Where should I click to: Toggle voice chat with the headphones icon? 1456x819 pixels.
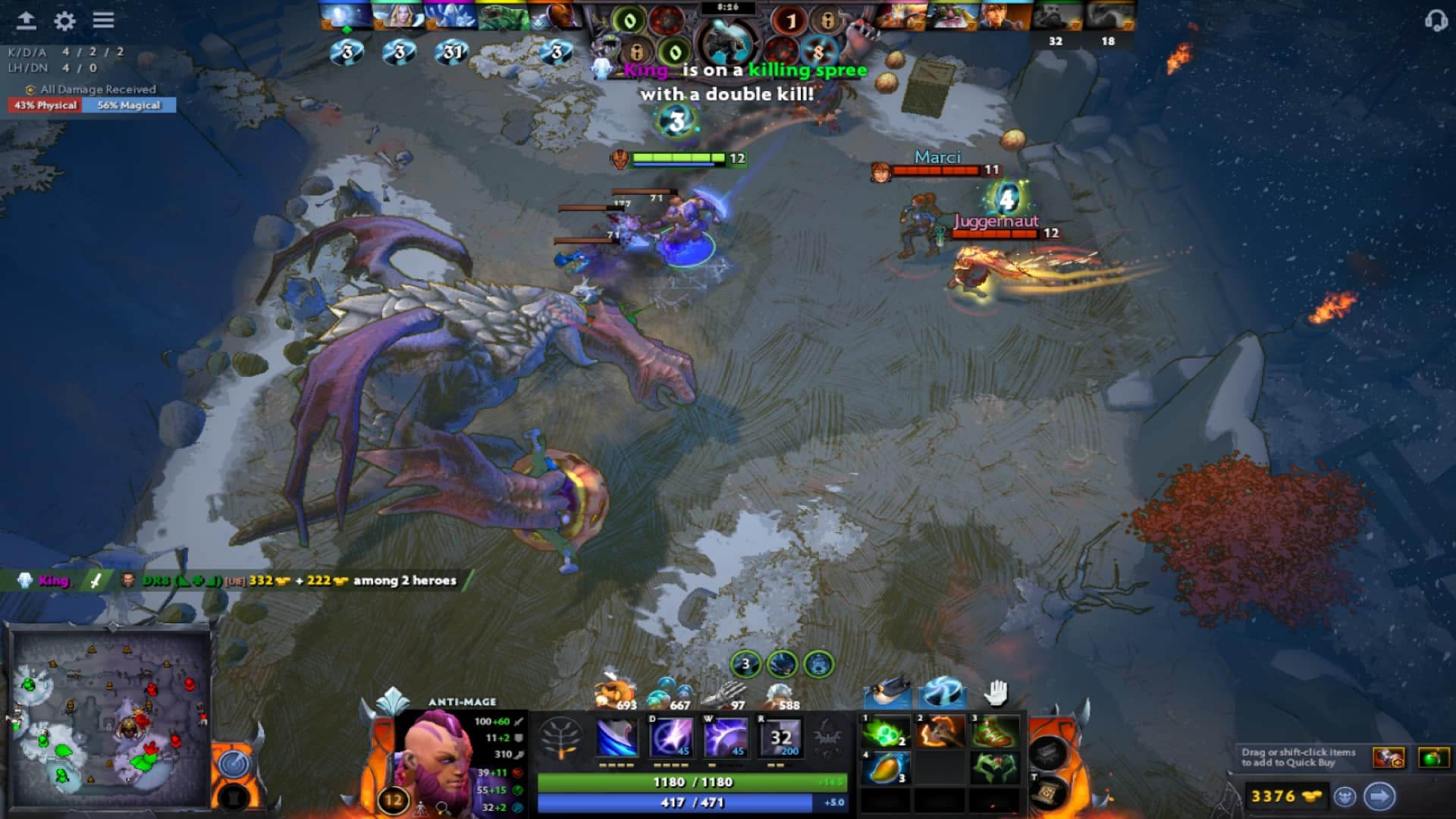[x=1438, y=20]
